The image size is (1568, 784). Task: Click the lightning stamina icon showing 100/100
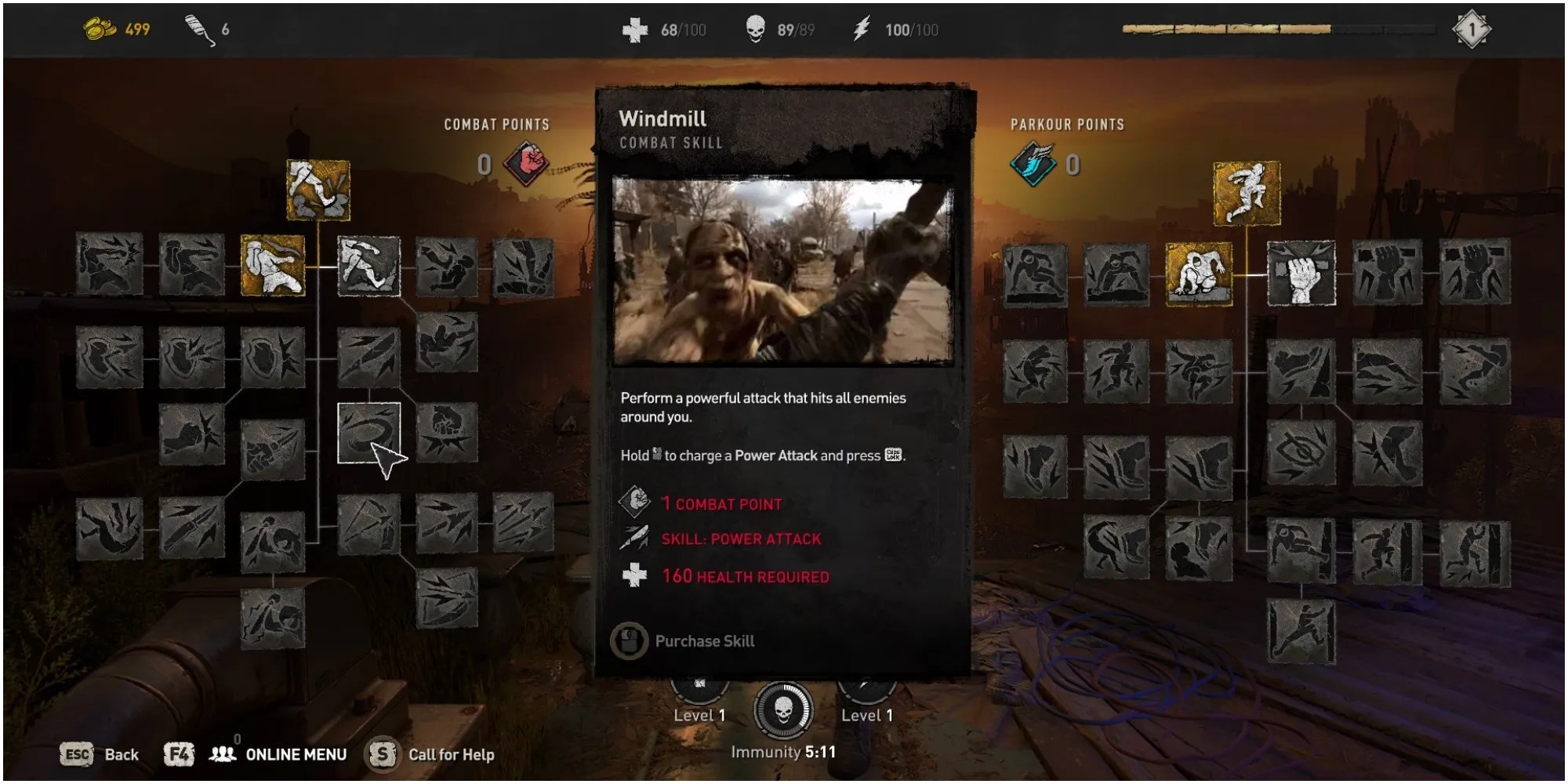pyautogui.click(x=861, y=30)
